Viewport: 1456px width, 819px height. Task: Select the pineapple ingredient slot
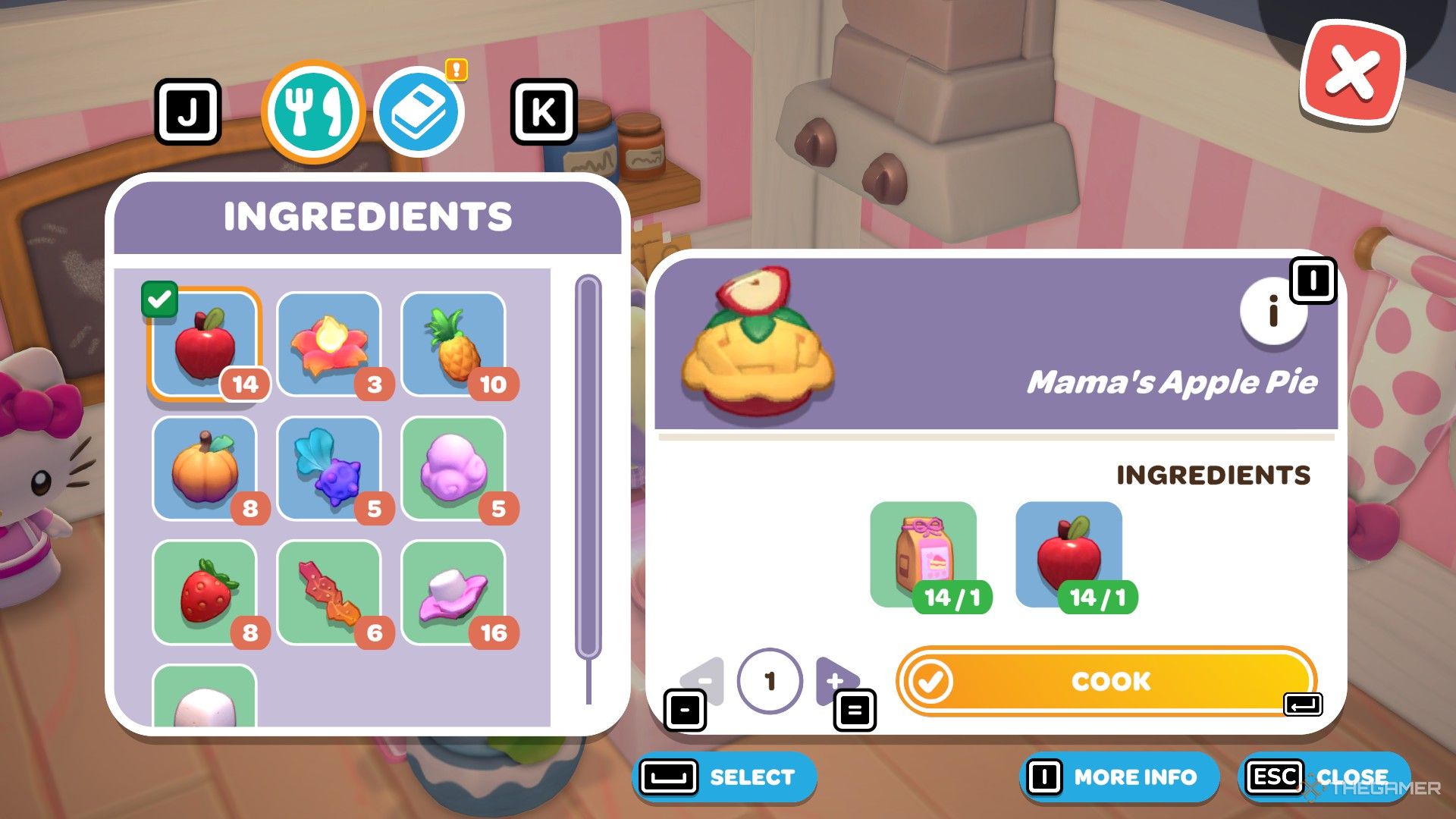453,344
